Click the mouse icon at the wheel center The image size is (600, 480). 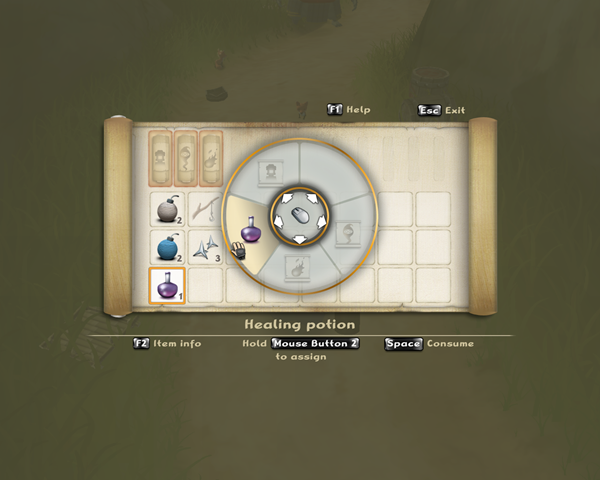tap(298, 214)
